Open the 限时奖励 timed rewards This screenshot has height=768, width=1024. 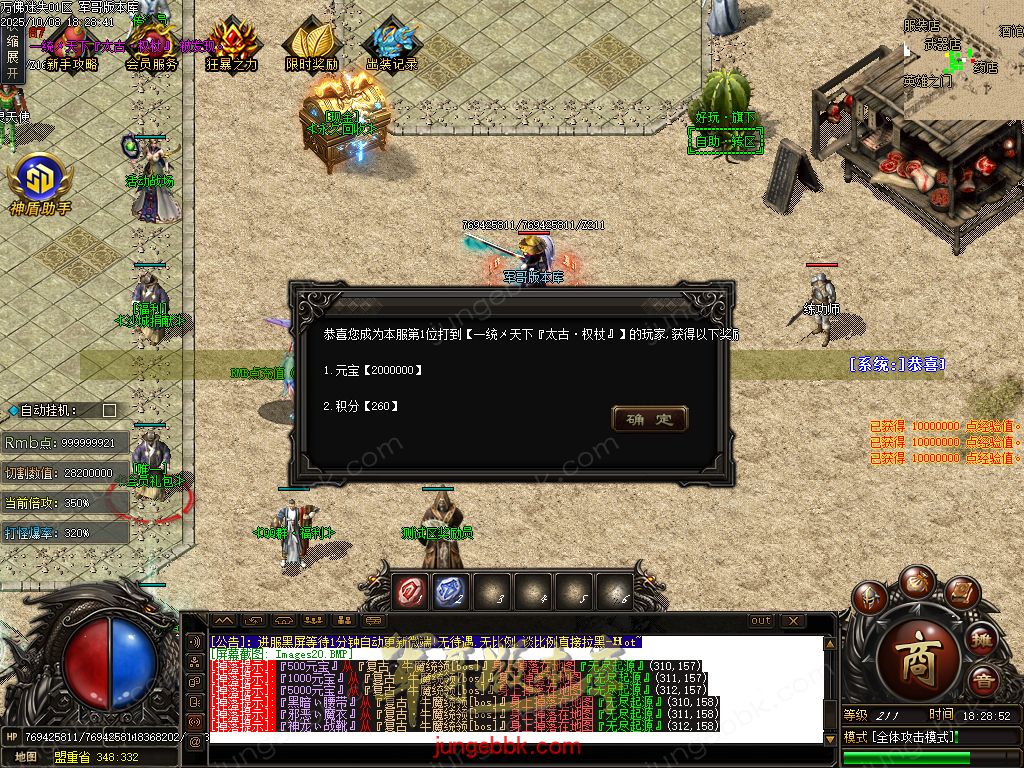311,45
